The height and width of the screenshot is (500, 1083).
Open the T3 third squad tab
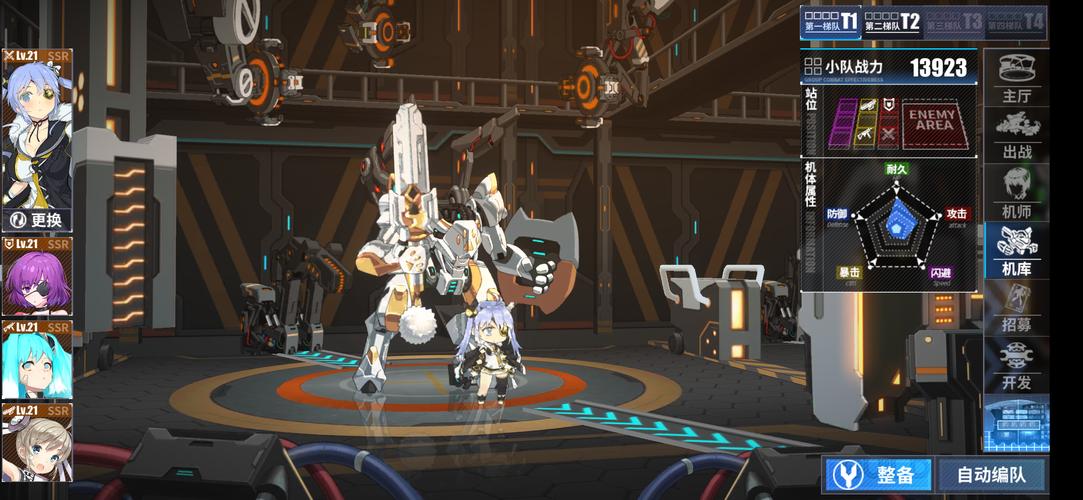(955, 21)
